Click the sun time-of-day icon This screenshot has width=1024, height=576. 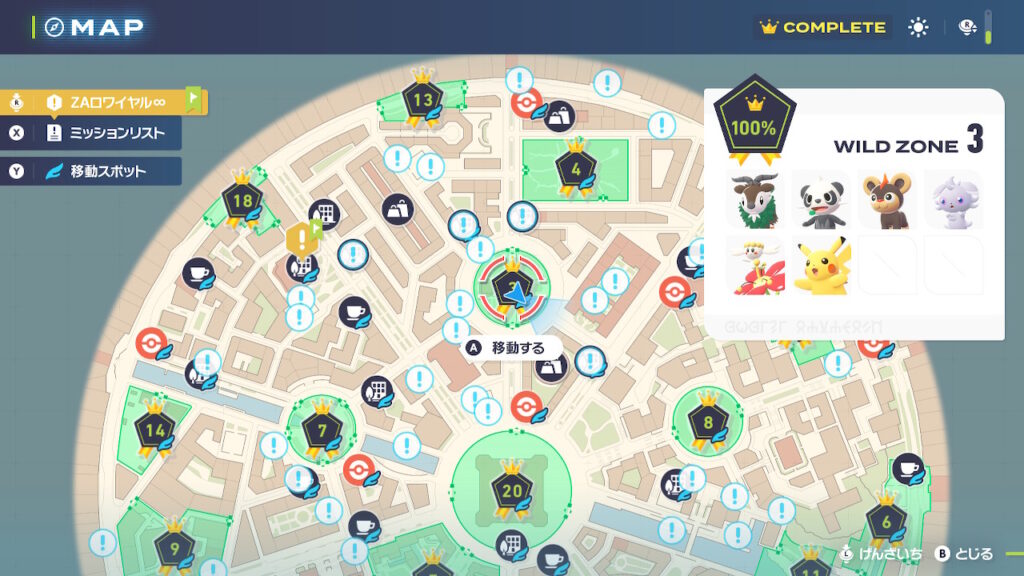[918, 27]
